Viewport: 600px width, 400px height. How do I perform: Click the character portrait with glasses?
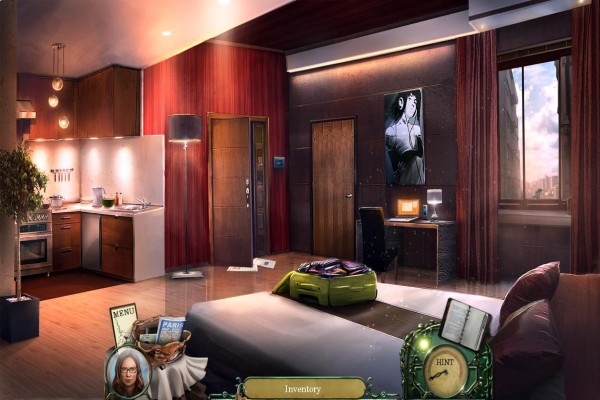point(128,374)
